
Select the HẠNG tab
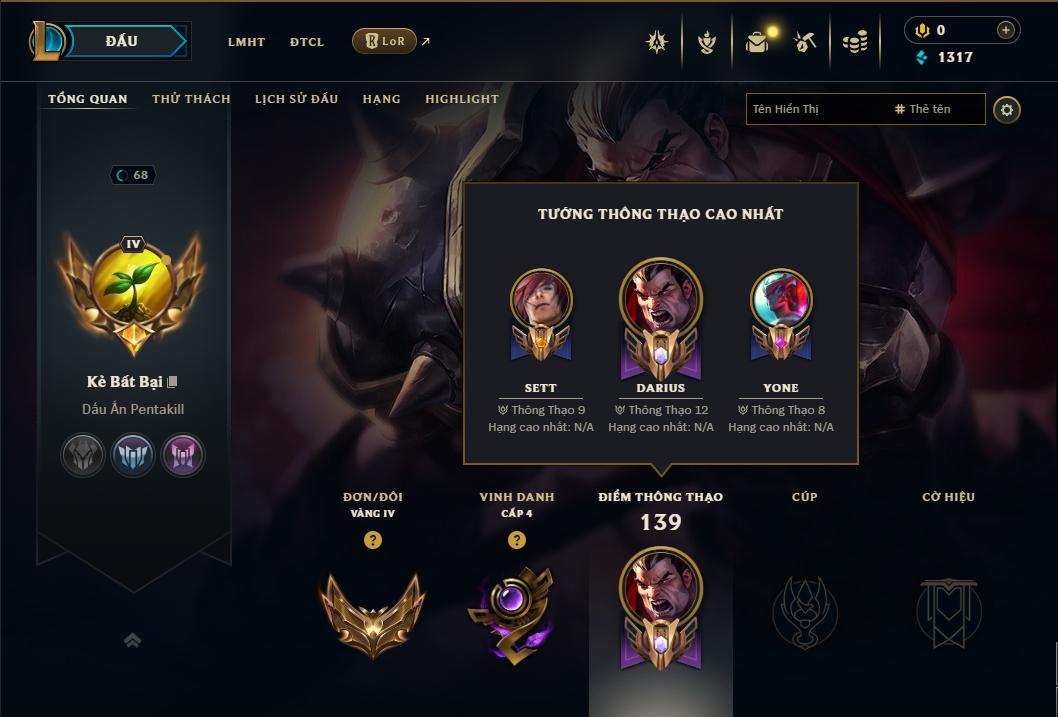click(x=381, y=99)
